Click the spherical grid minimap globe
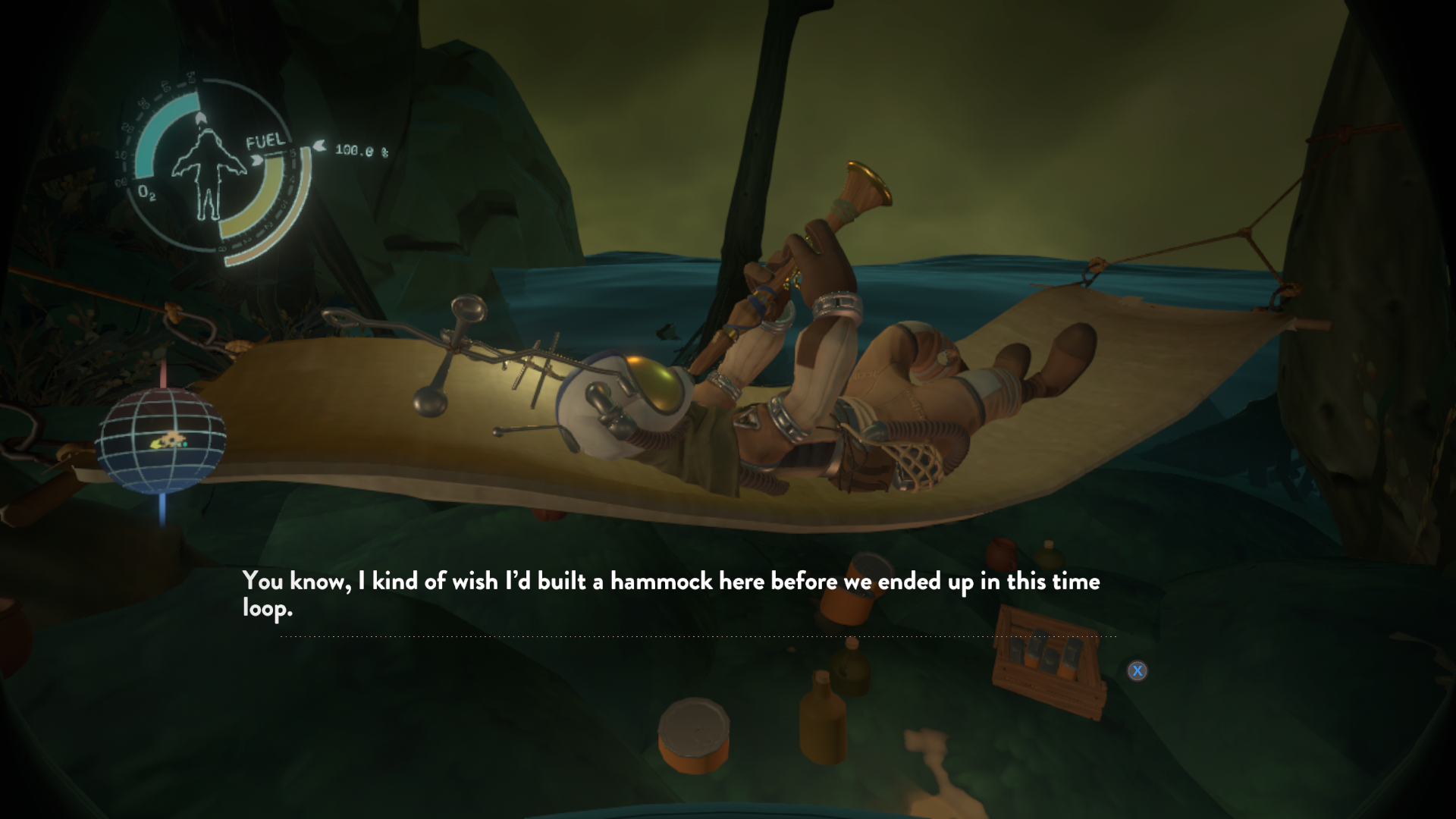The width and height of the screenshot is (1456, 819). [161, 441]
